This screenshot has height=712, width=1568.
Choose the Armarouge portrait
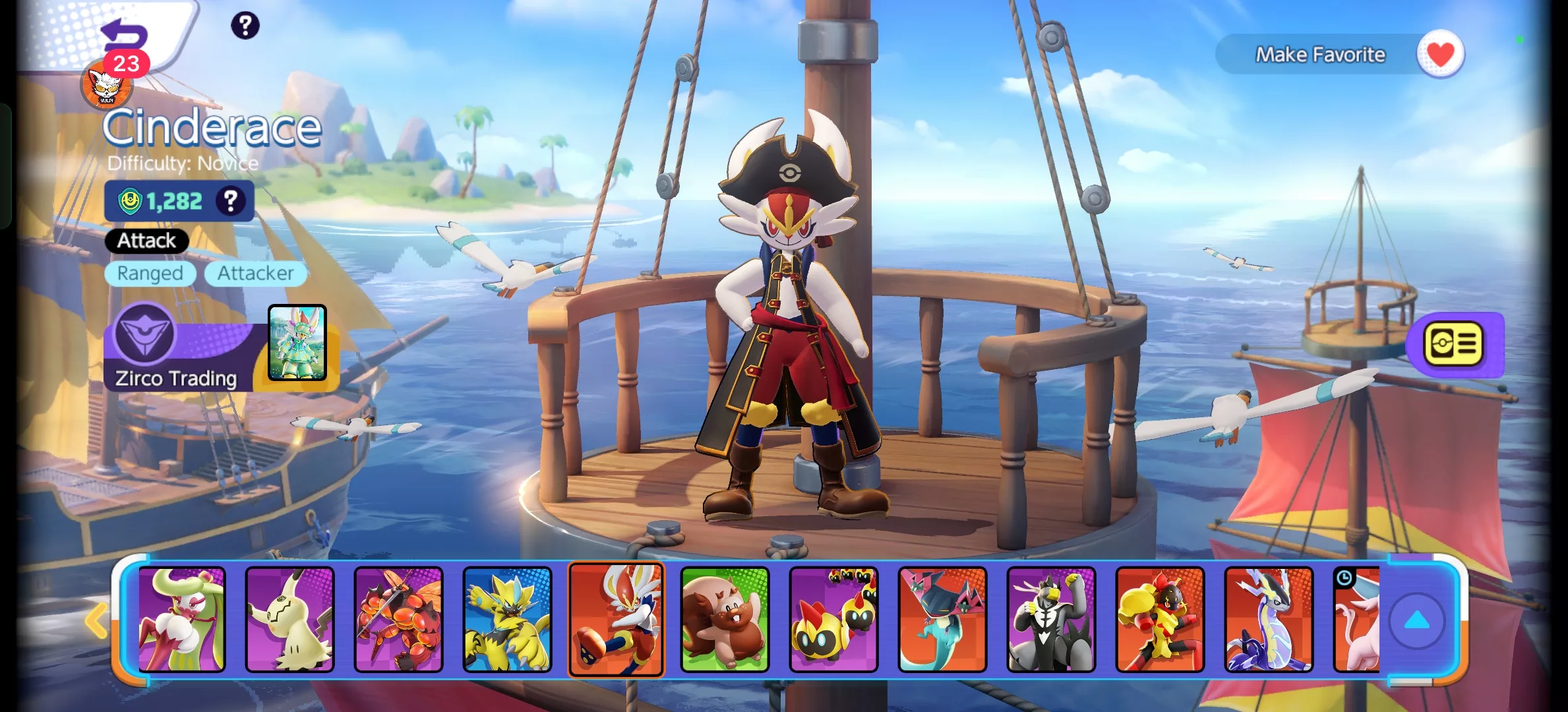(x=1160, y=620)
